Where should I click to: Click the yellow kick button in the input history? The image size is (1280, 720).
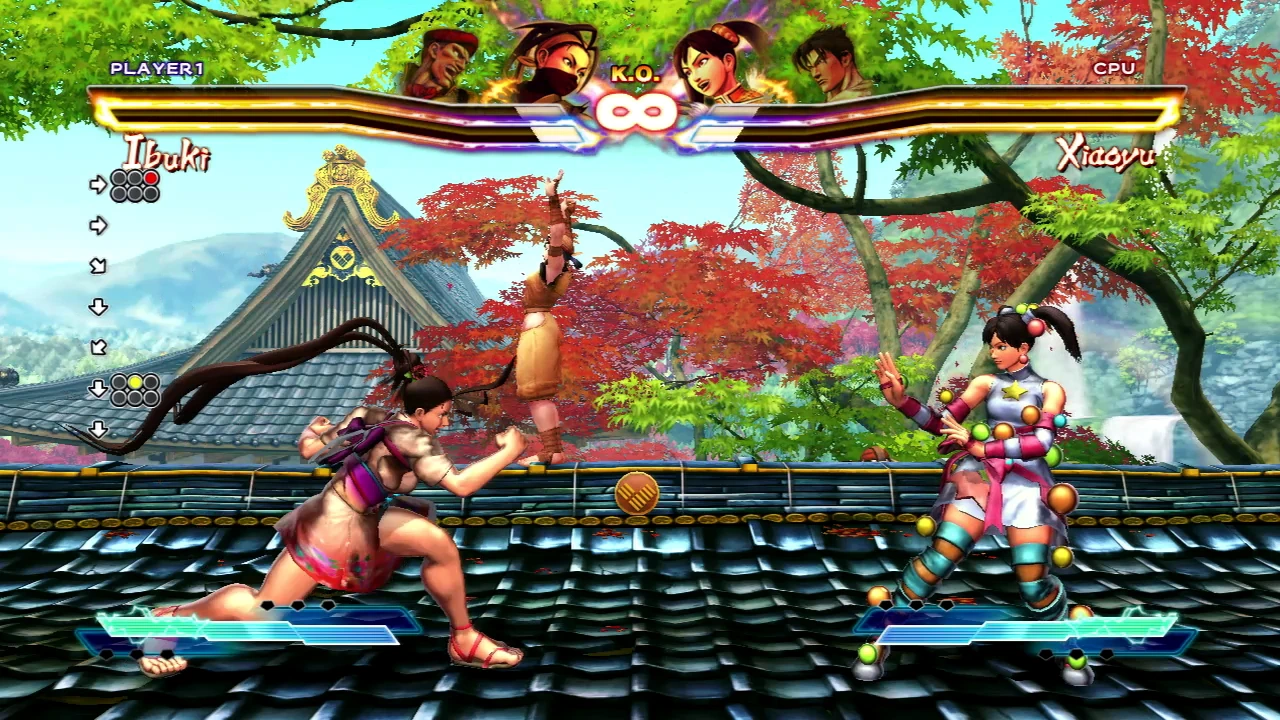click(x=136, y=383)
